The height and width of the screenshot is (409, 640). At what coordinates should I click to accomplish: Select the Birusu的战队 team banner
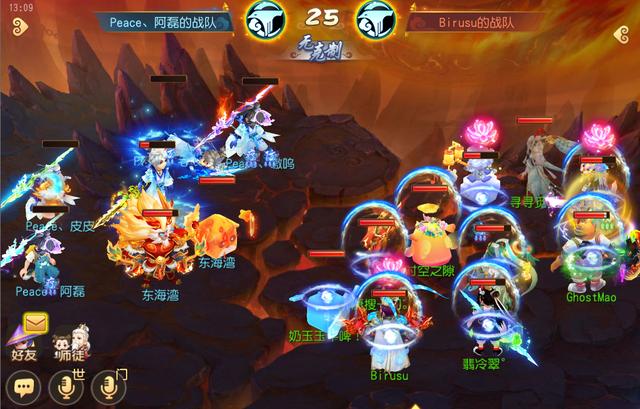[x=478, y=20]
